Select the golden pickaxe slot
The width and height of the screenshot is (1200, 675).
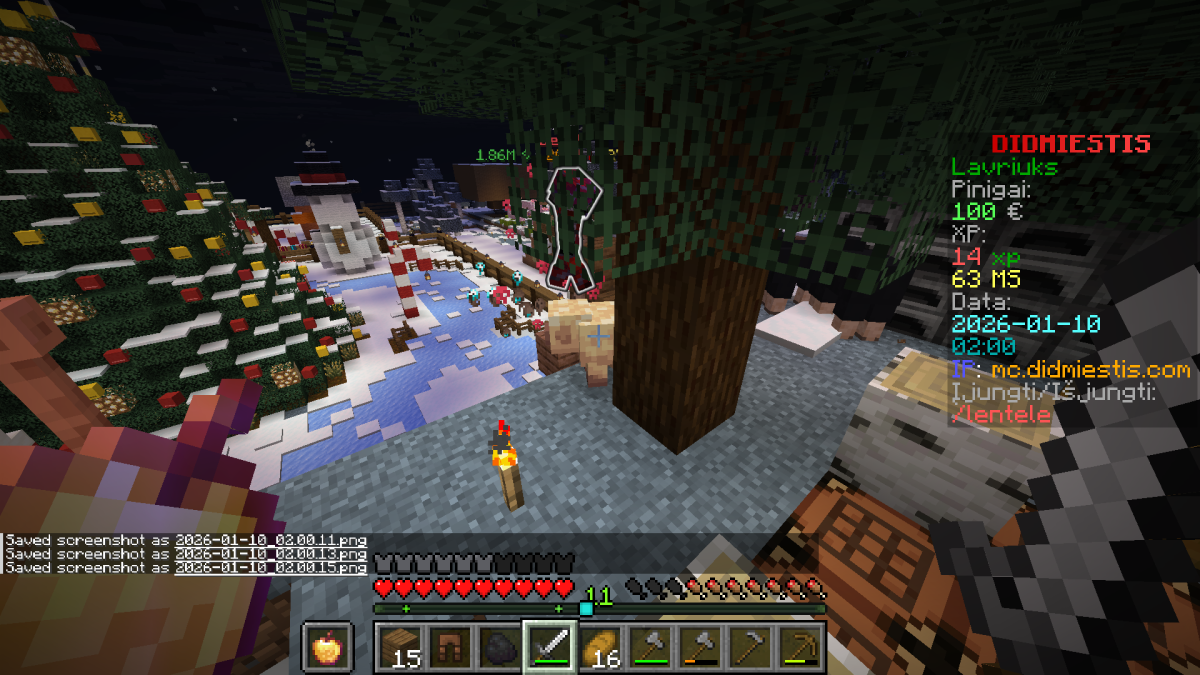click(800, 648)
